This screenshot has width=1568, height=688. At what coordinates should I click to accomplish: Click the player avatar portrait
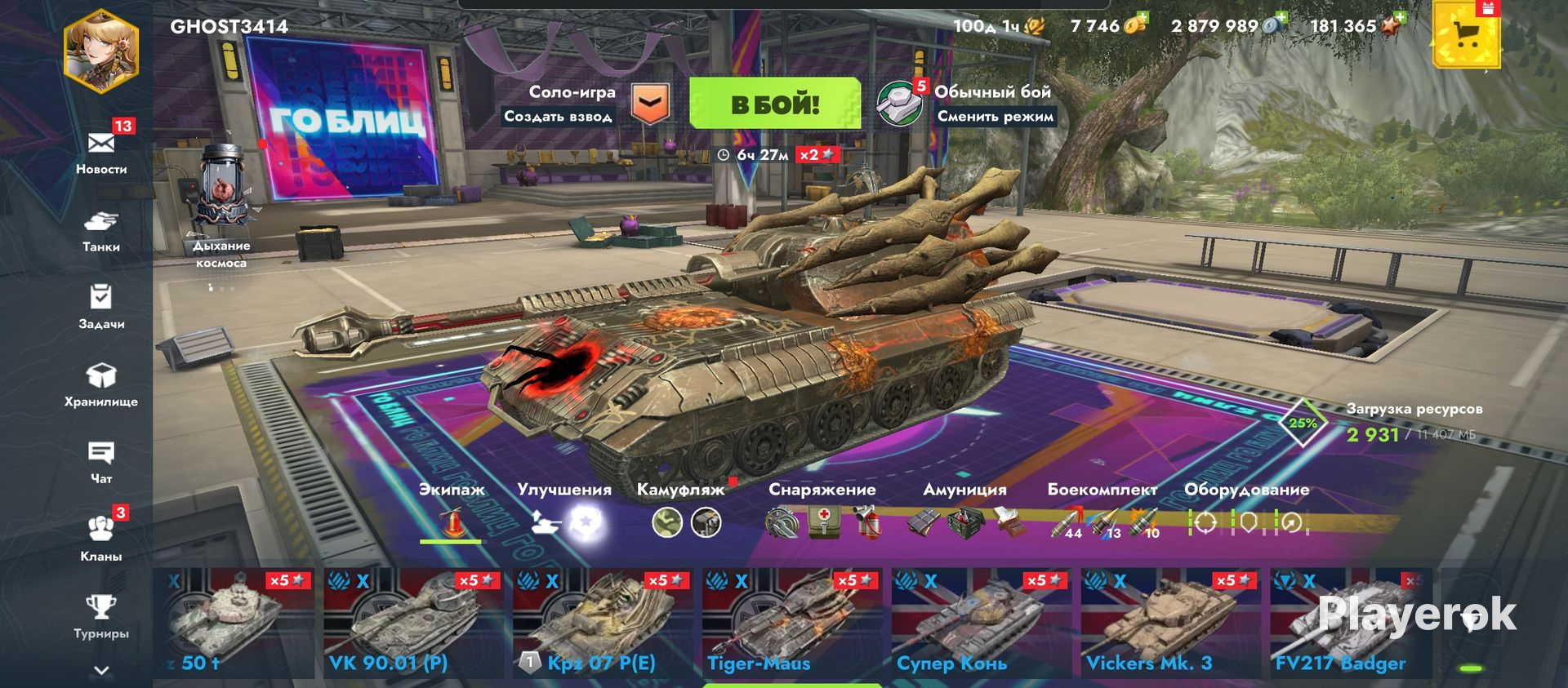[101, 51]
